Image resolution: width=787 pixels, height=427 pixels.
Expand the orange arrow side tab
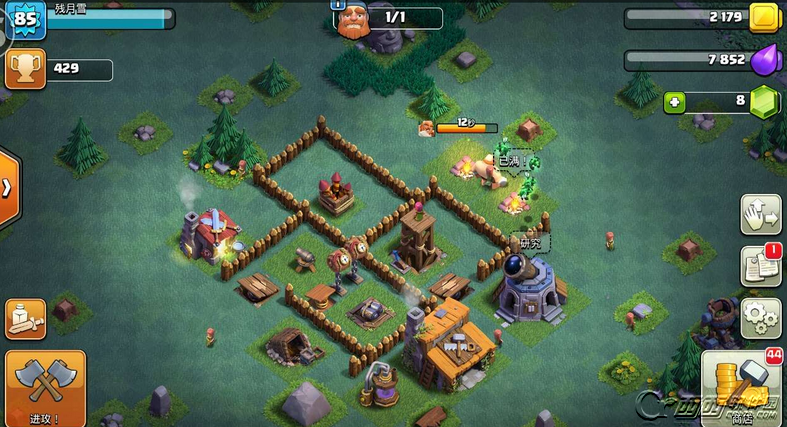click(x=7, y=188)
